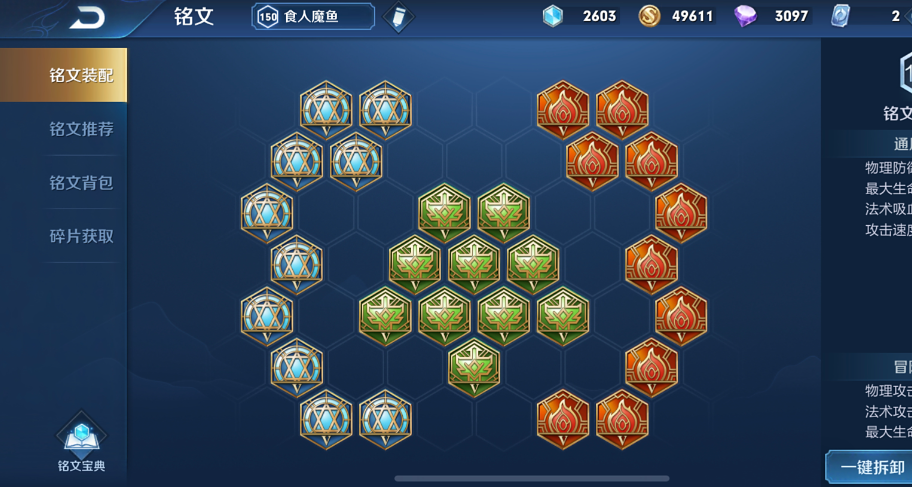Edit the rune page name with pencil icon
The image size is (912, 487).
[398, 17]
